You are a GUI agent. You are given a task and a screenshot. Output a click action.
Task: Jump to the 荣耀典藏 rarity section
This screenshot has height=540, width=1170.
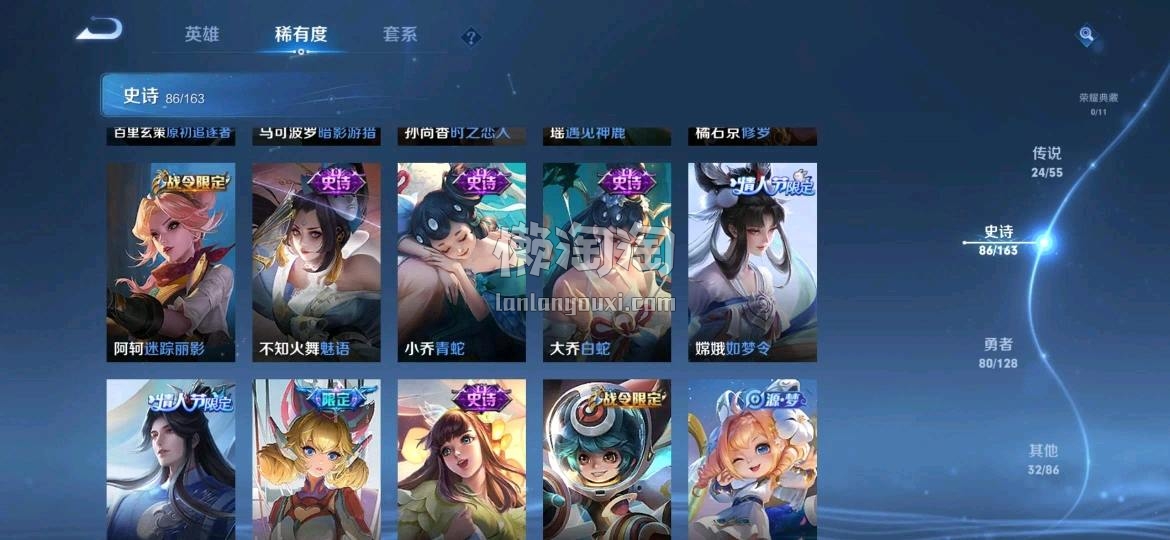click(x=1098, y=102)
